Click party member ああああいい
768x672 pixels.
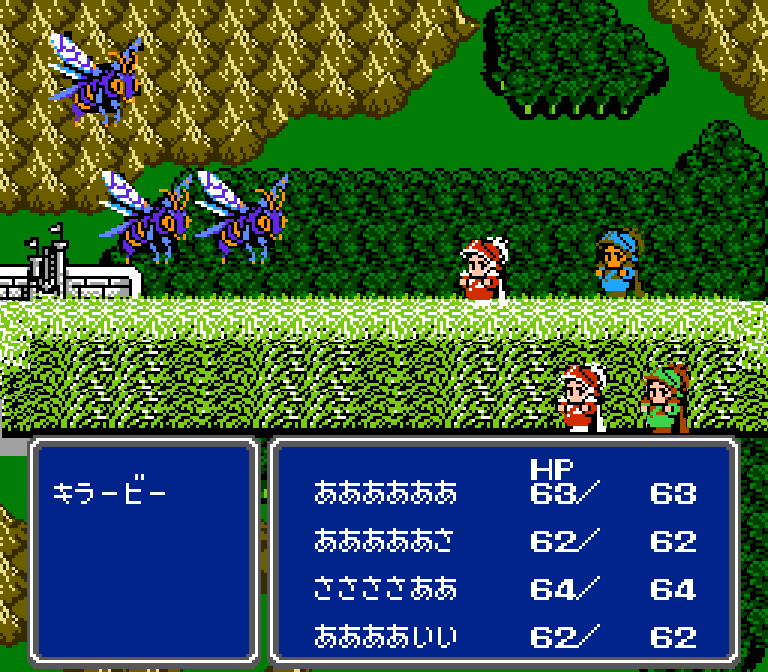point(385,637)
